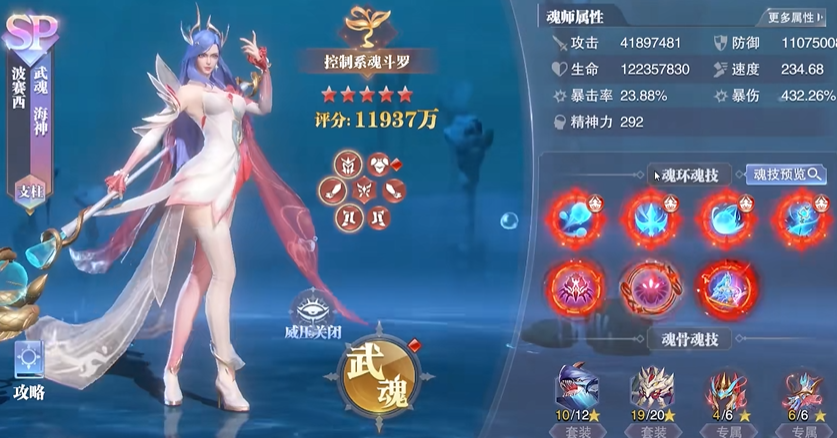Select the 魂骨魂技 section header

pos(692,340)
